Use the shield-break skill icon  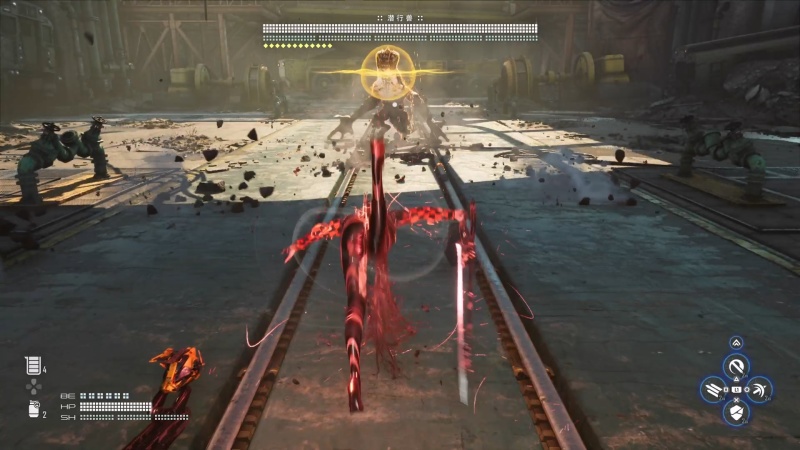point(736,411)
